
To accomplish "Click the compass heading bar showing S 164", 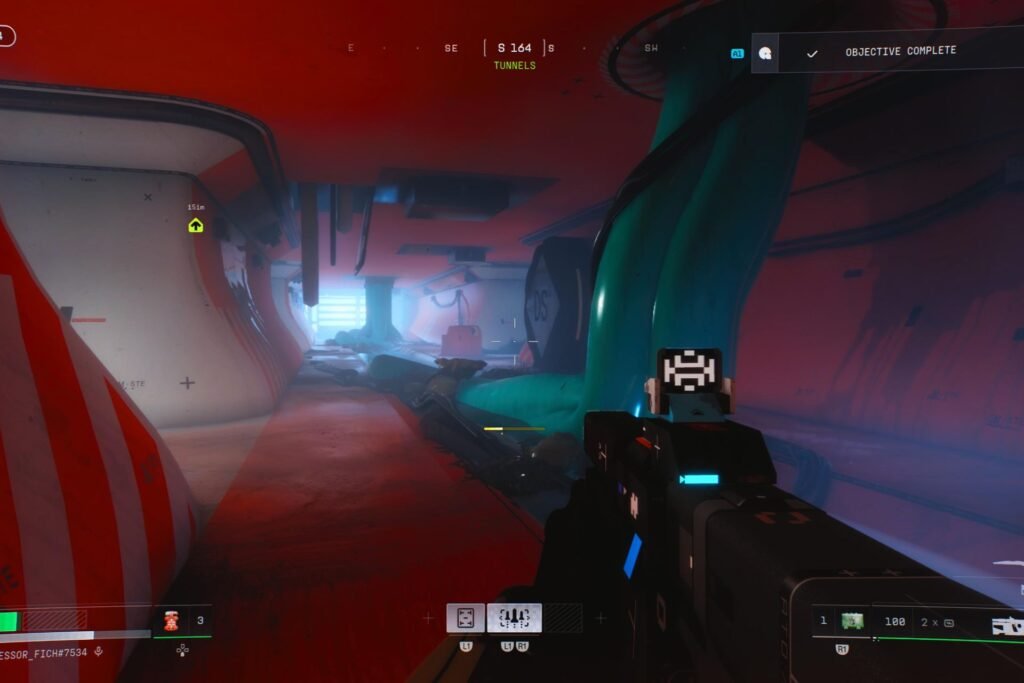I will click(515, 48).
